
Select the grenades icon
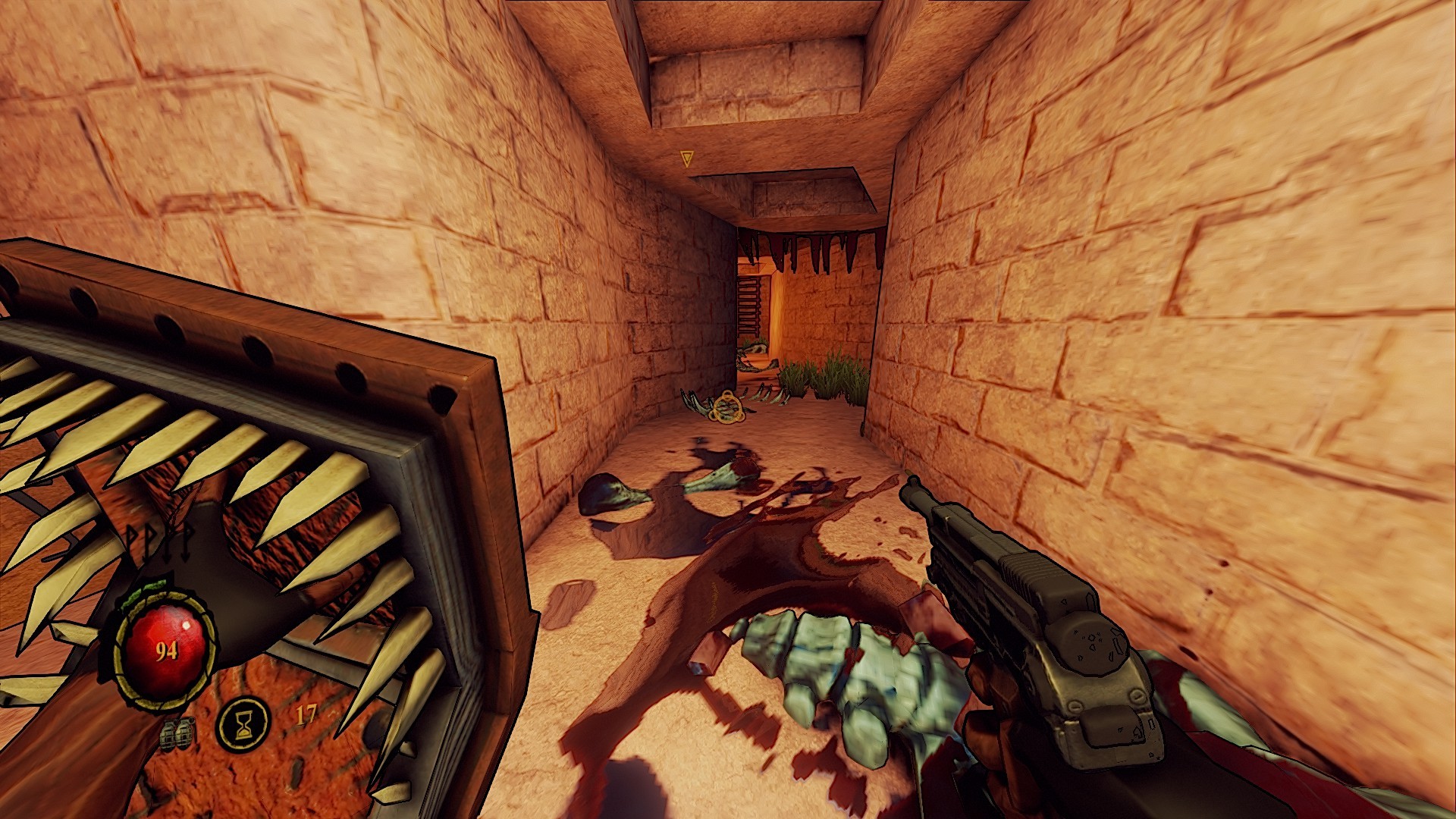coord(177,733)
